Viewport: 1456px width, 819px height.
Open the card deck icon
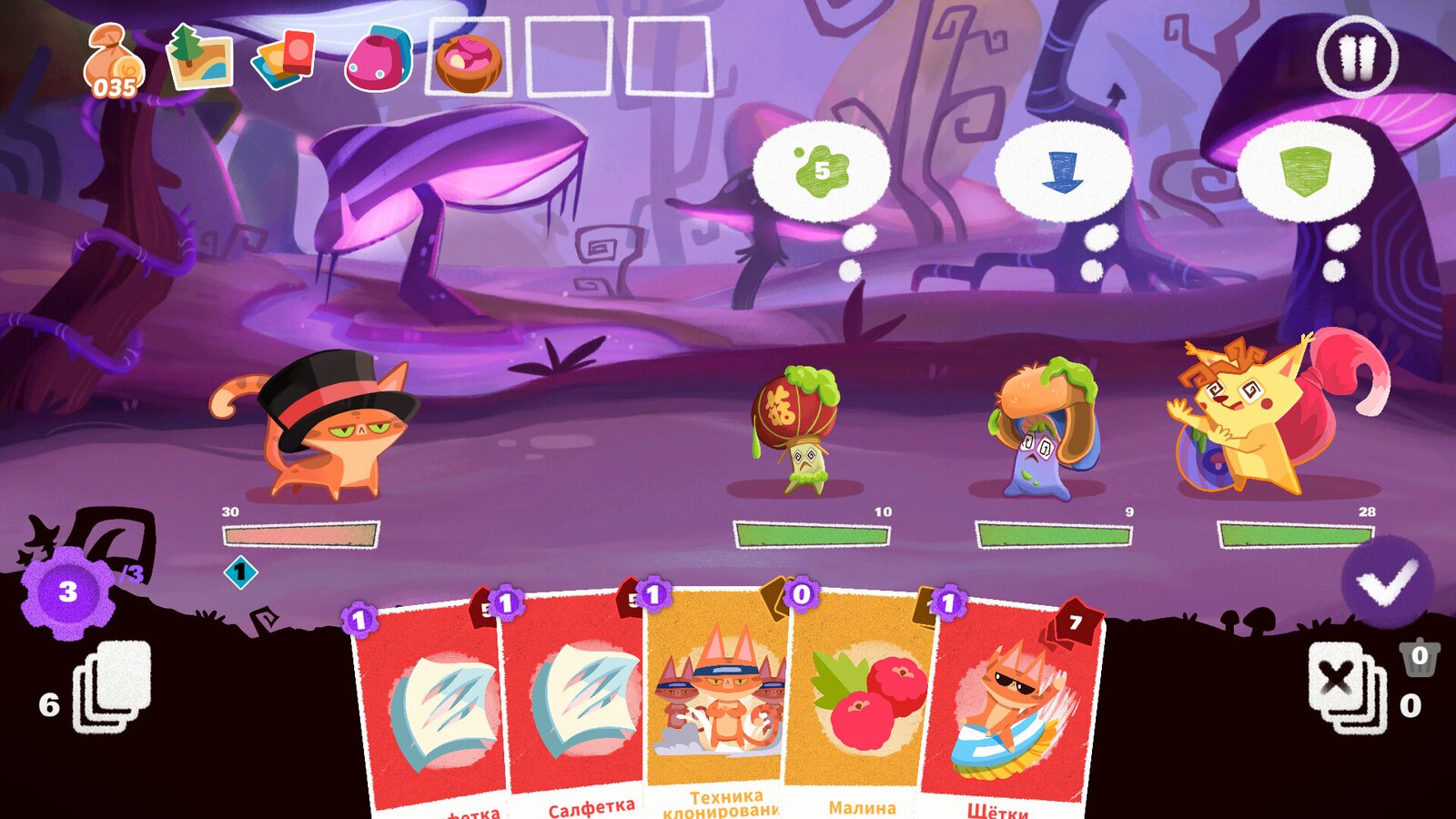coord(284,58)
